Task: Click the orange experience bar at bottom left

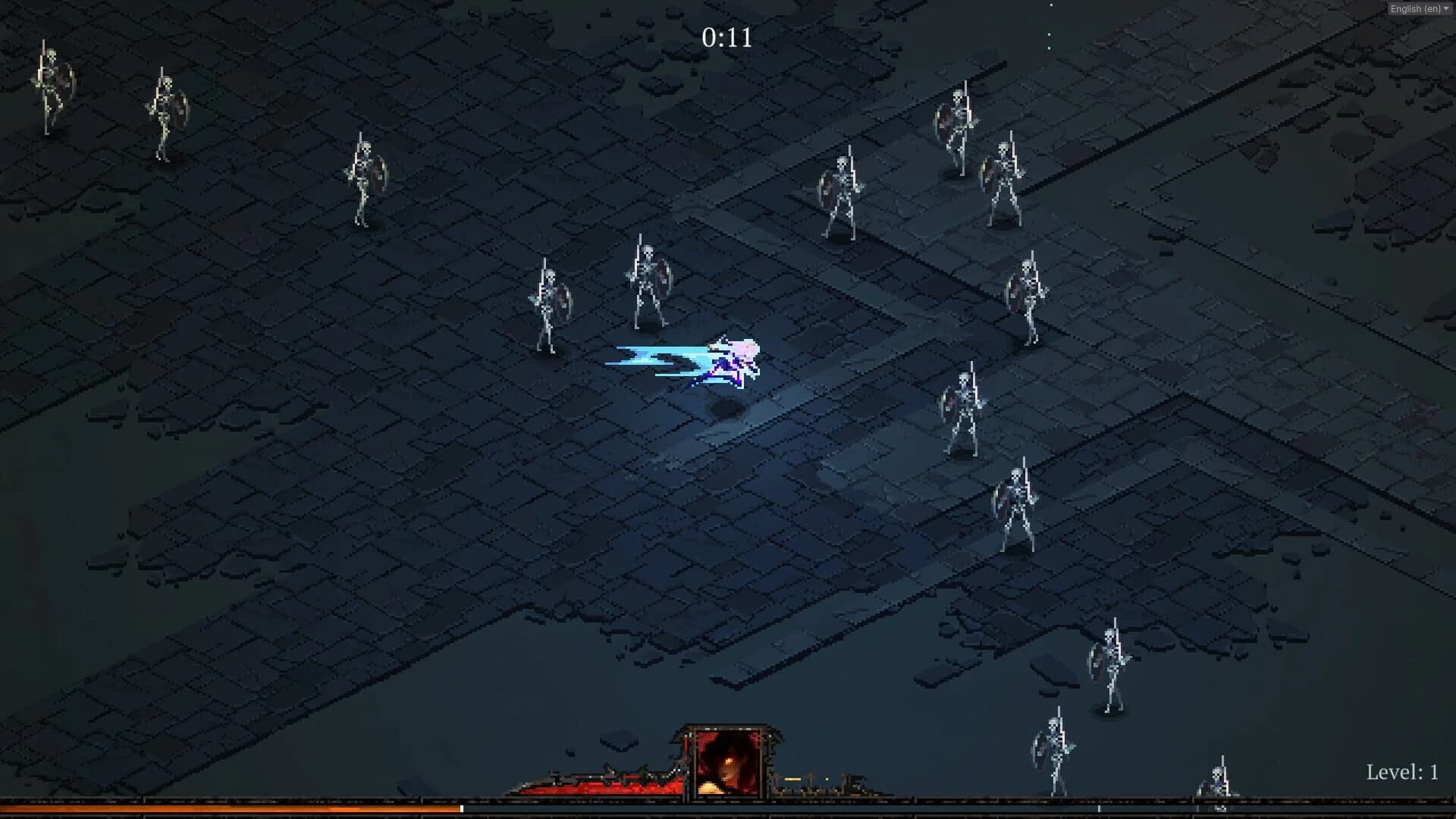Action: 227,807
